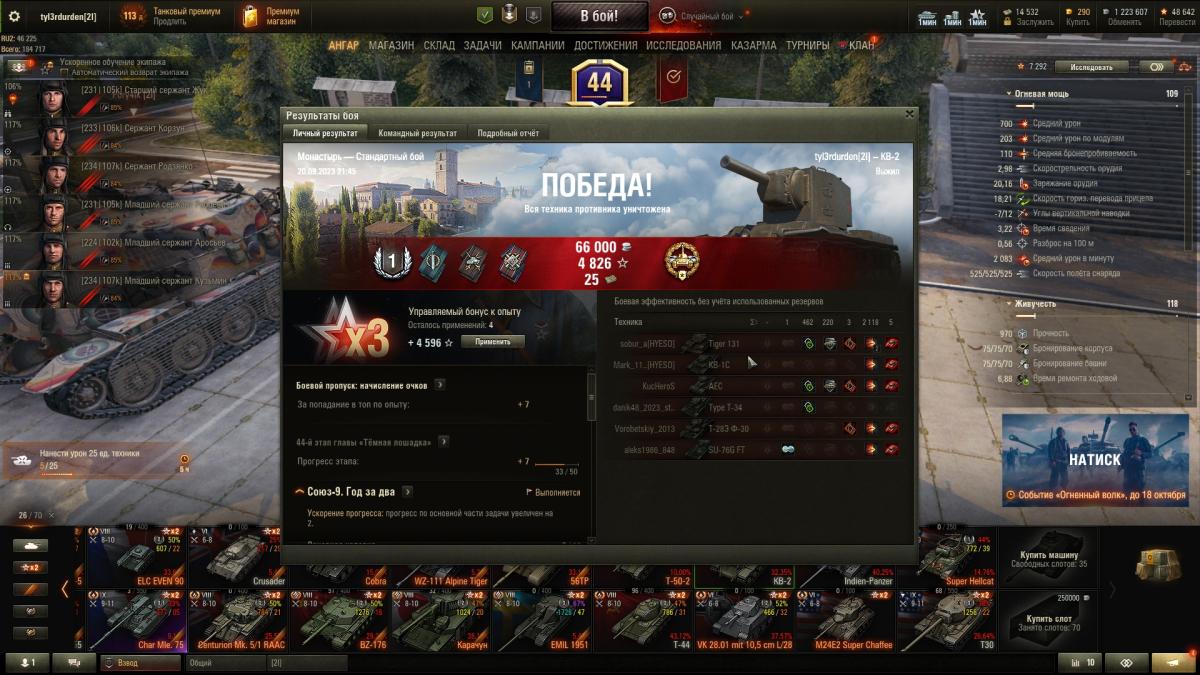The width and height of the screenshot is (1200, 675).
Task: Open the Исследования tech tree
Action: pos(683,45)
